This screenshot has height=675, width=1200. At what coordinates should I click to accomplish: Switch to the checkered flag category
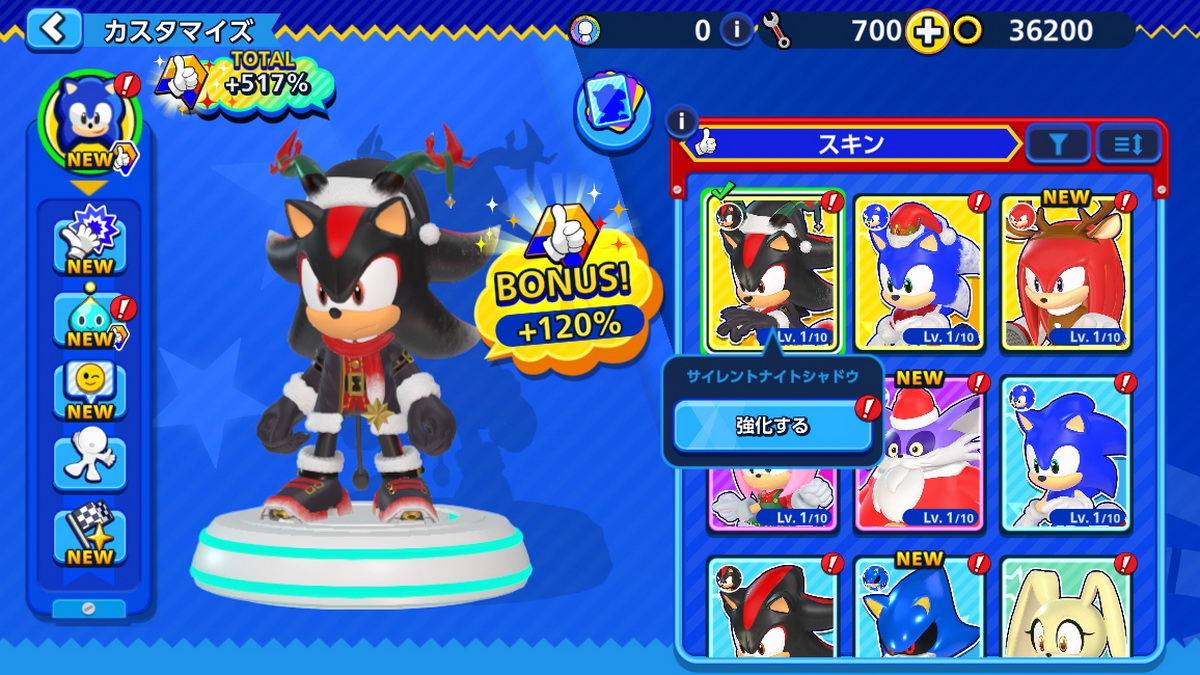coord(90,535)
